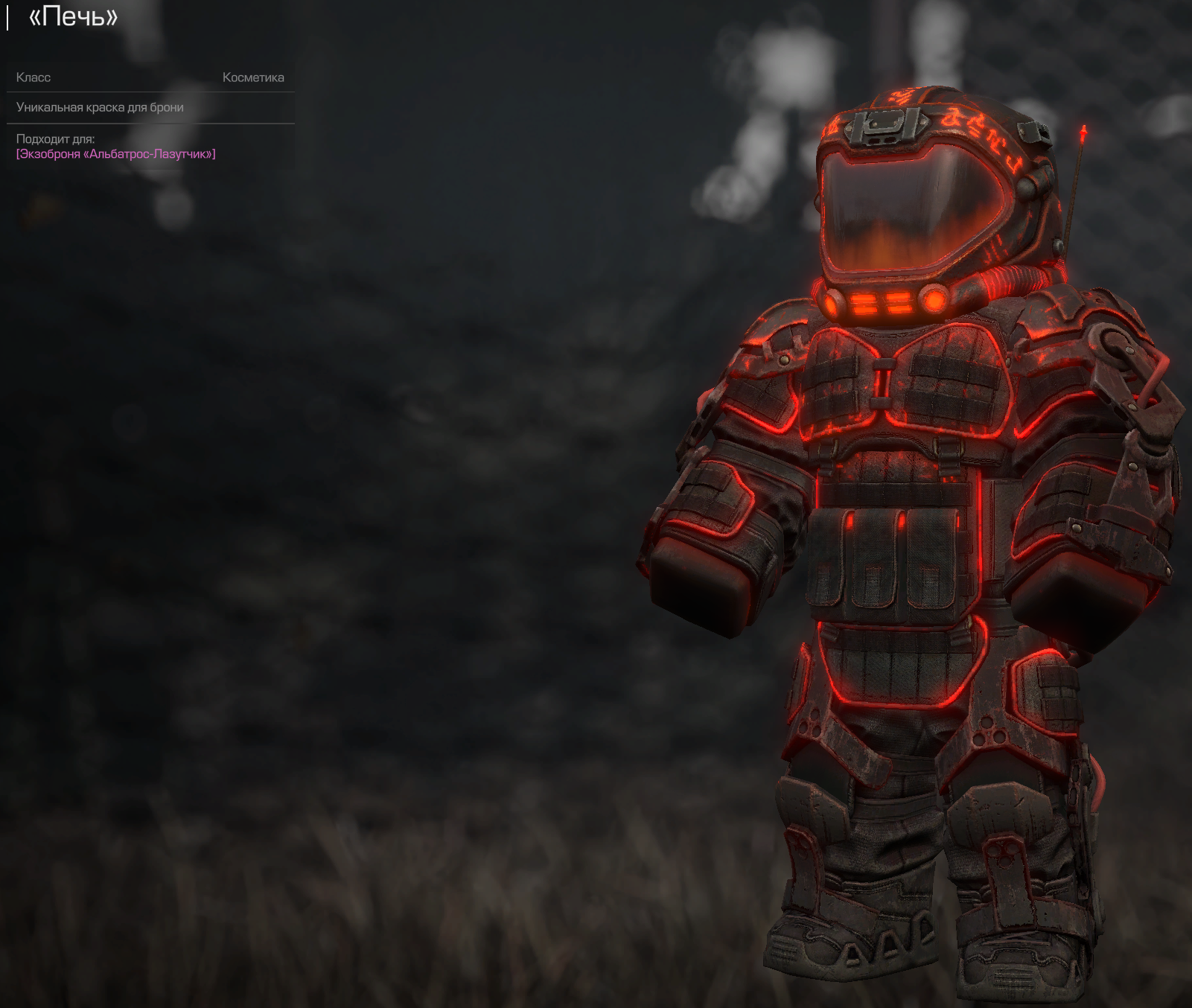
Task: Open the «Альбатрос-Лазутчик» exoarmor link
Action: pyautogui.click(x=116, y=154)
